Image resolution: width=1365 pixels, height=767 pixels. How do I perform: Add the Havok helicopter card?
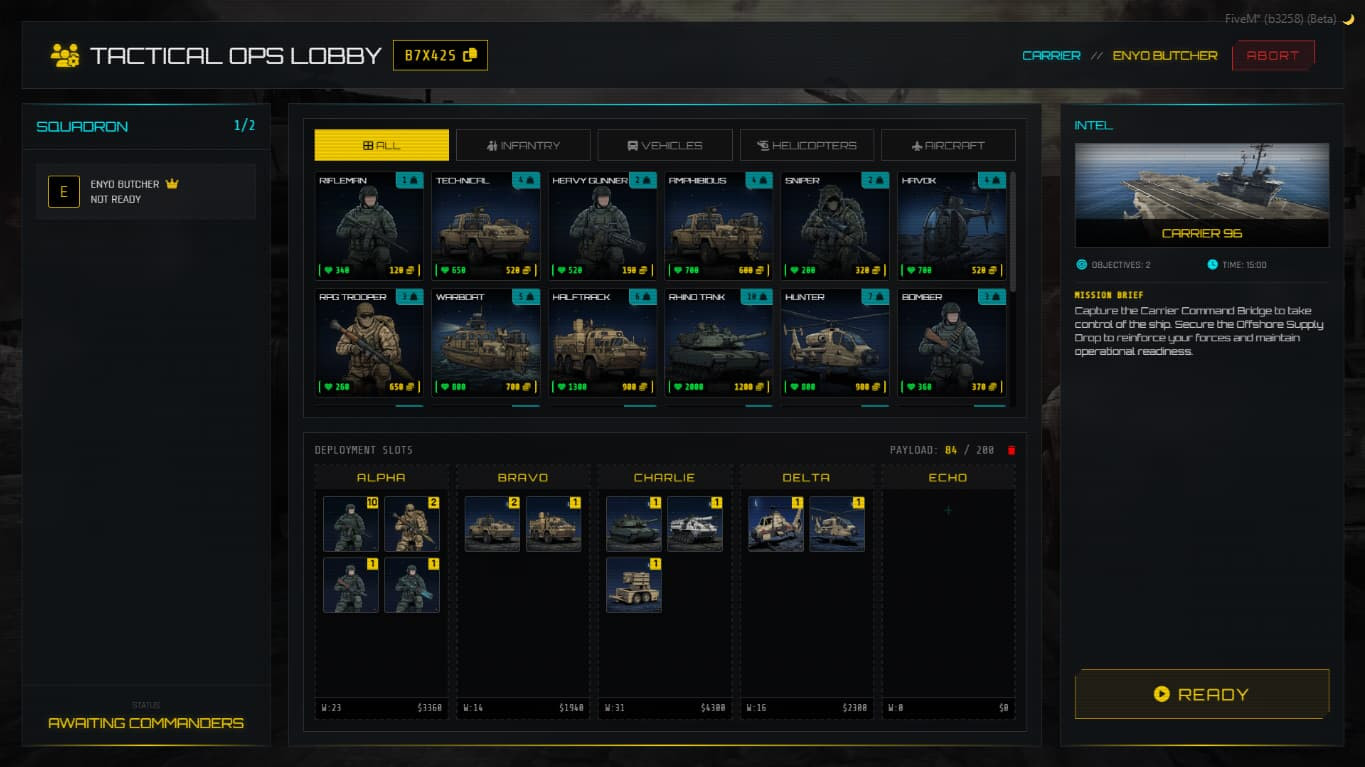pos(951,225)
